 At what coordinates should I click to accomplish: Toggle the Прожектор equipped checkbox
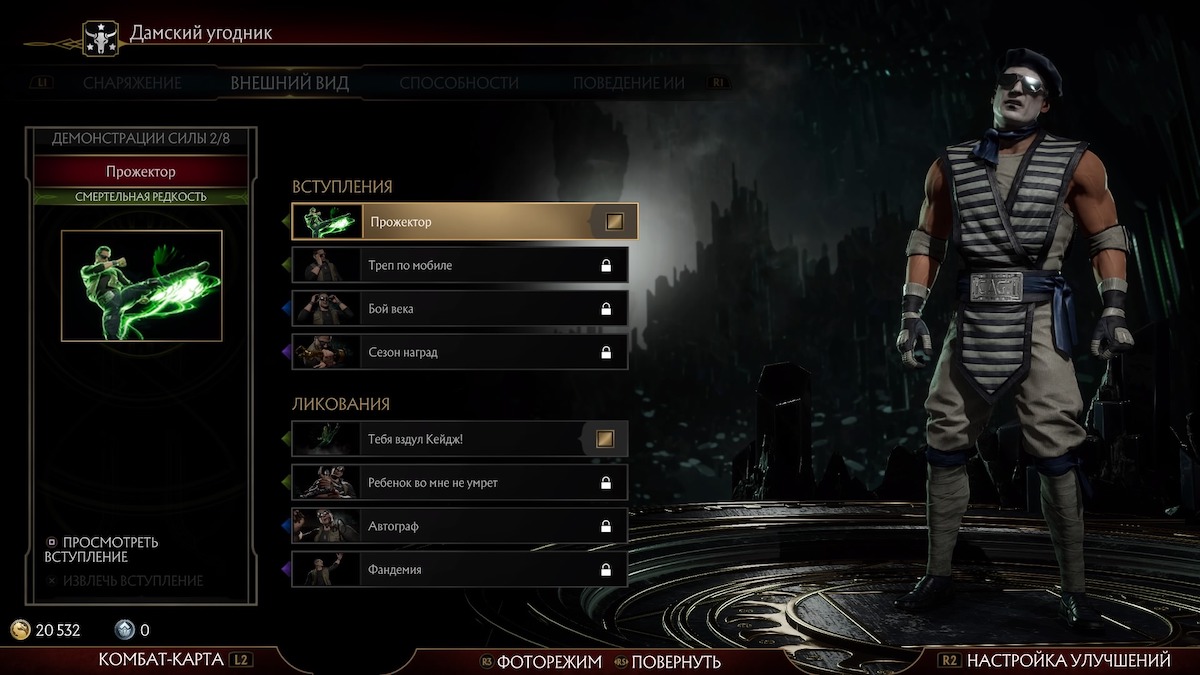coord(614,222)
